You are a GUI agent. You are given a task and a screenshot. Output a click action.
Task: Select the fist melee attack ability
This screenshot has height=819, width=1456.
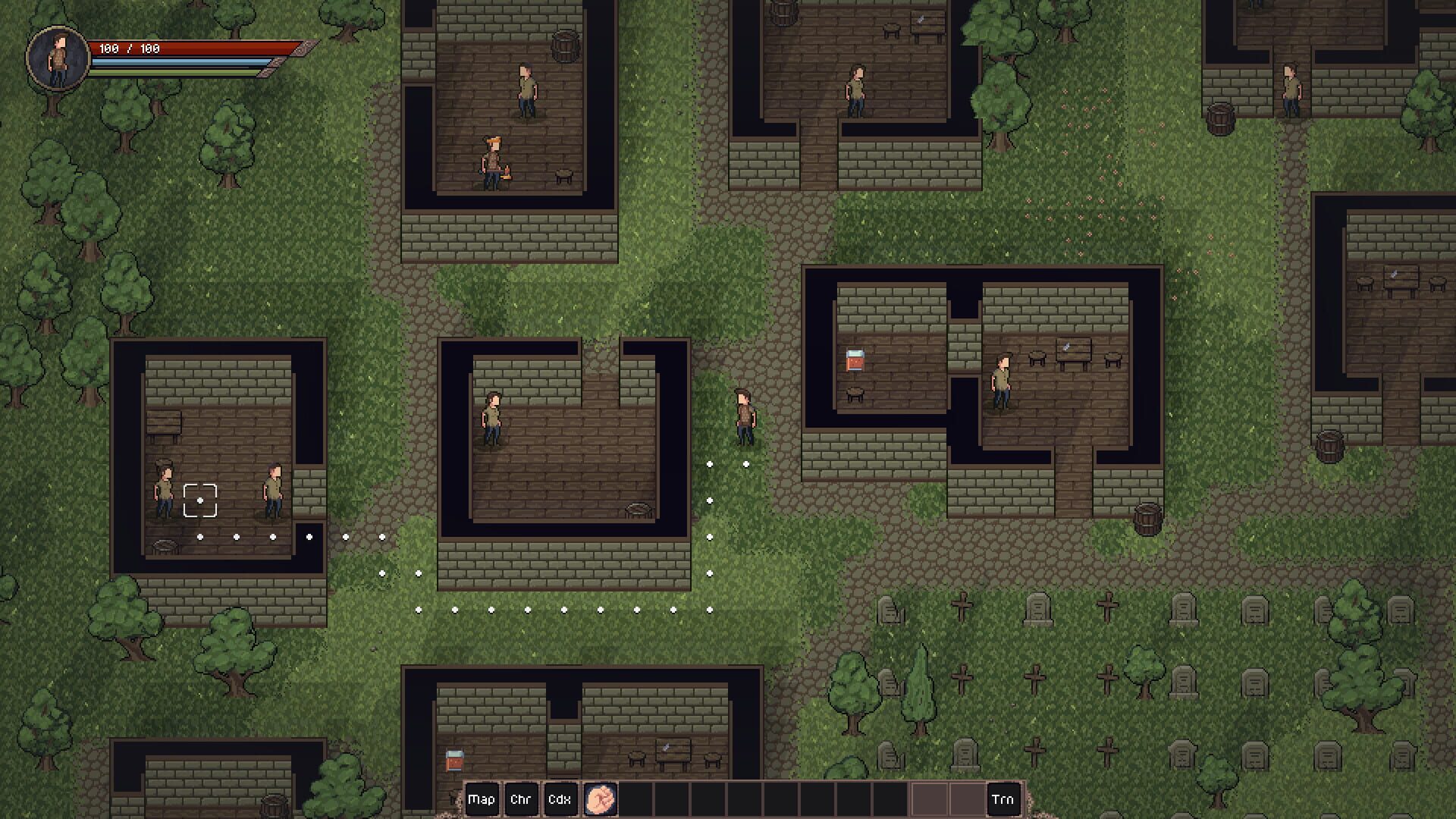click(599, 799)
